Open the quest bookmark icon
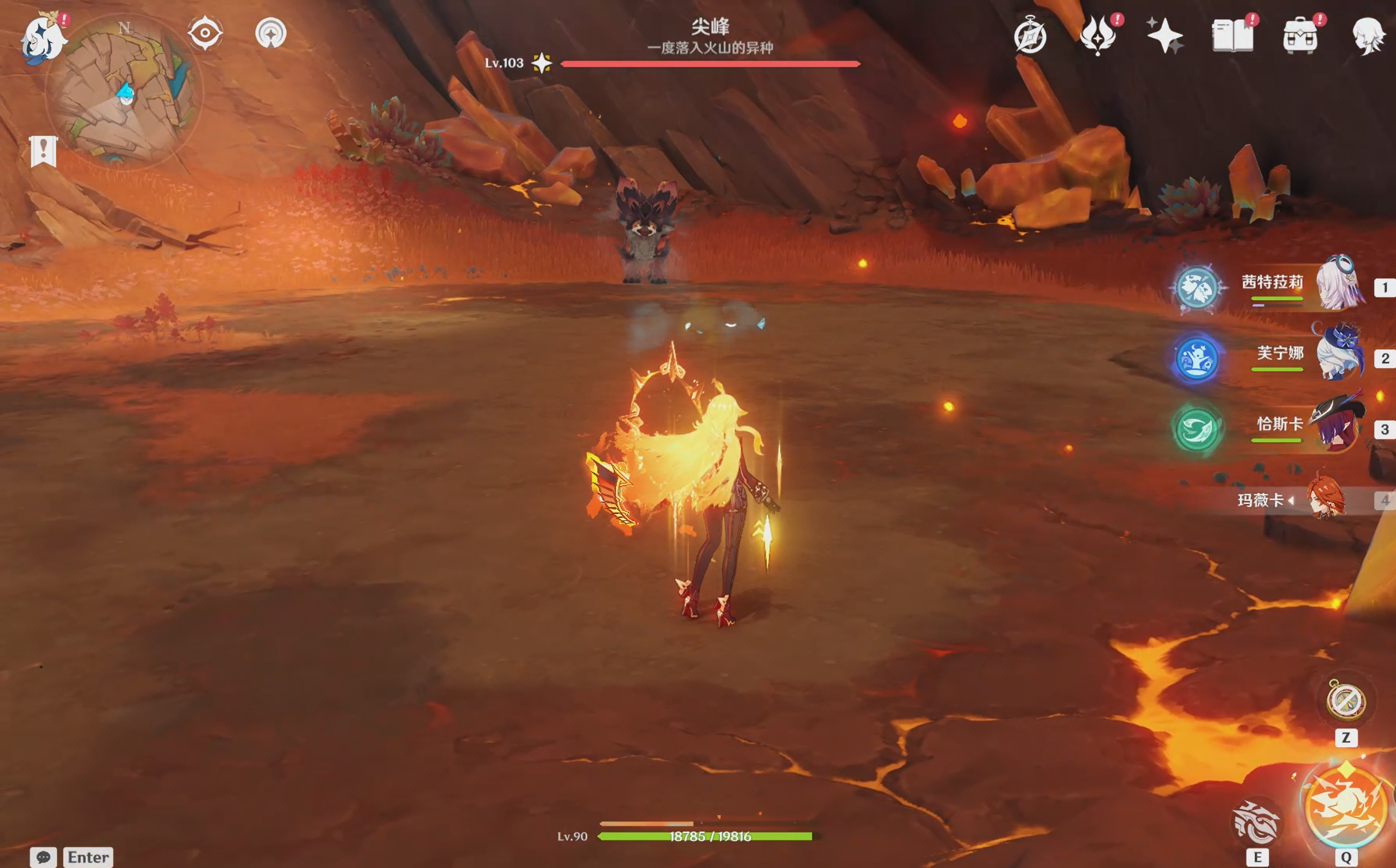Image resolution: width=1396 pixels, height=868 pixels. tap(43, 151)
